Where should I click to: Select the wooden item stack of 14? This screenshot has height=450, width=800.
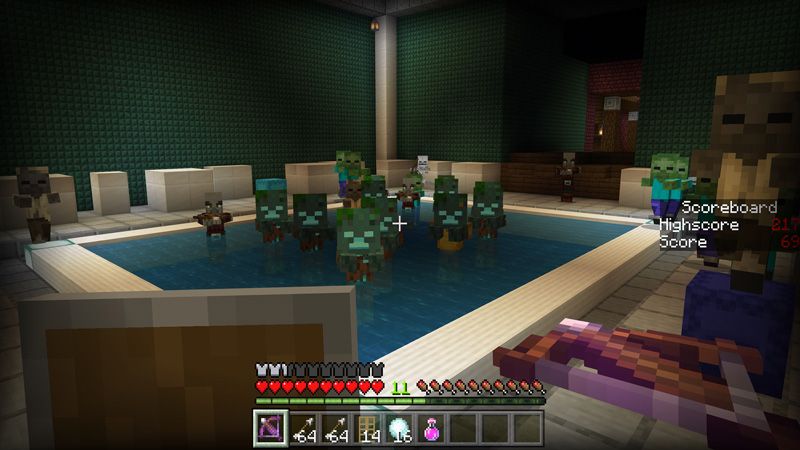point(367,428)
